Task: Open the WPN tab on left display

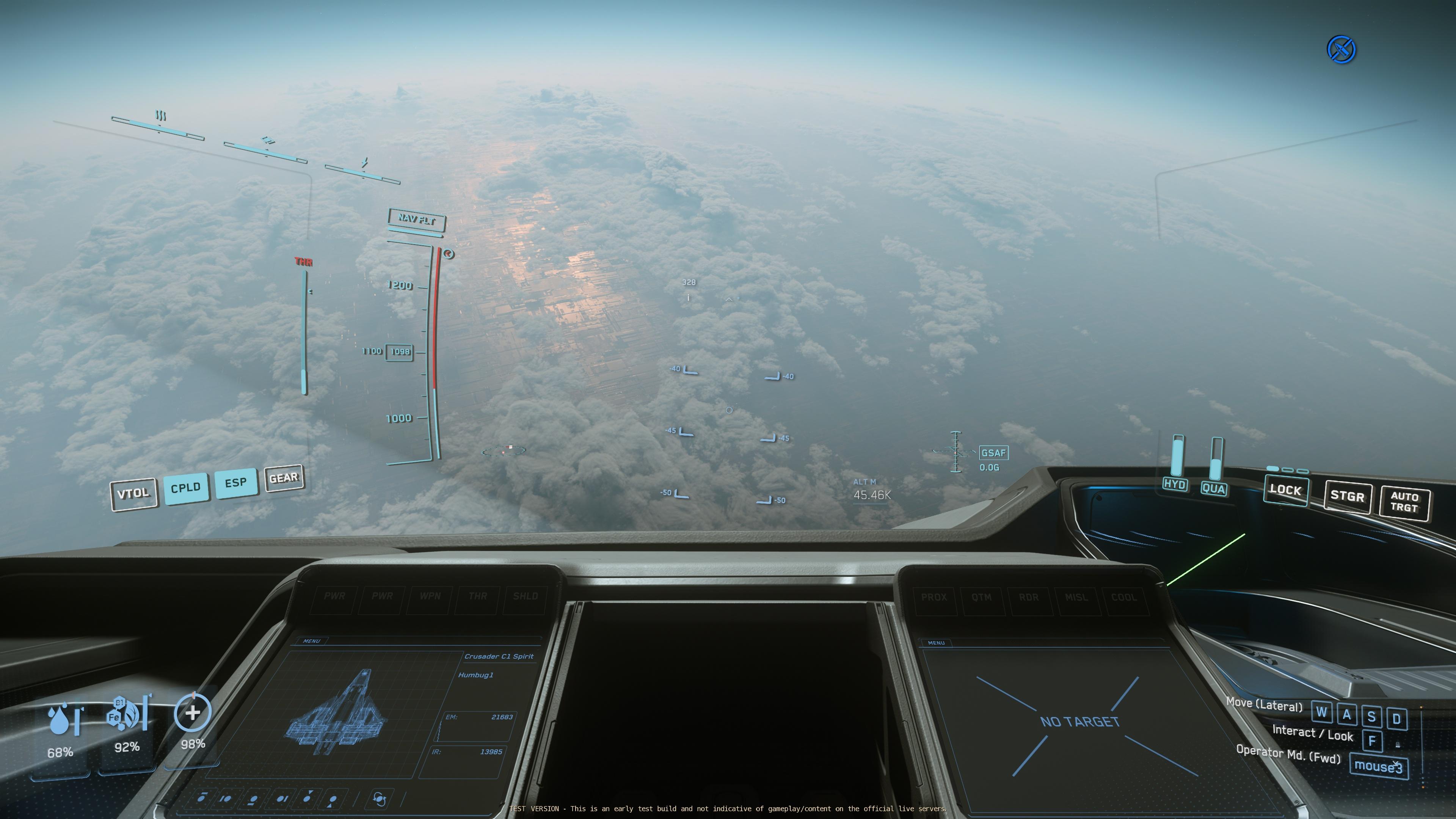Action: pyautogui.click(x=430, y=596)
